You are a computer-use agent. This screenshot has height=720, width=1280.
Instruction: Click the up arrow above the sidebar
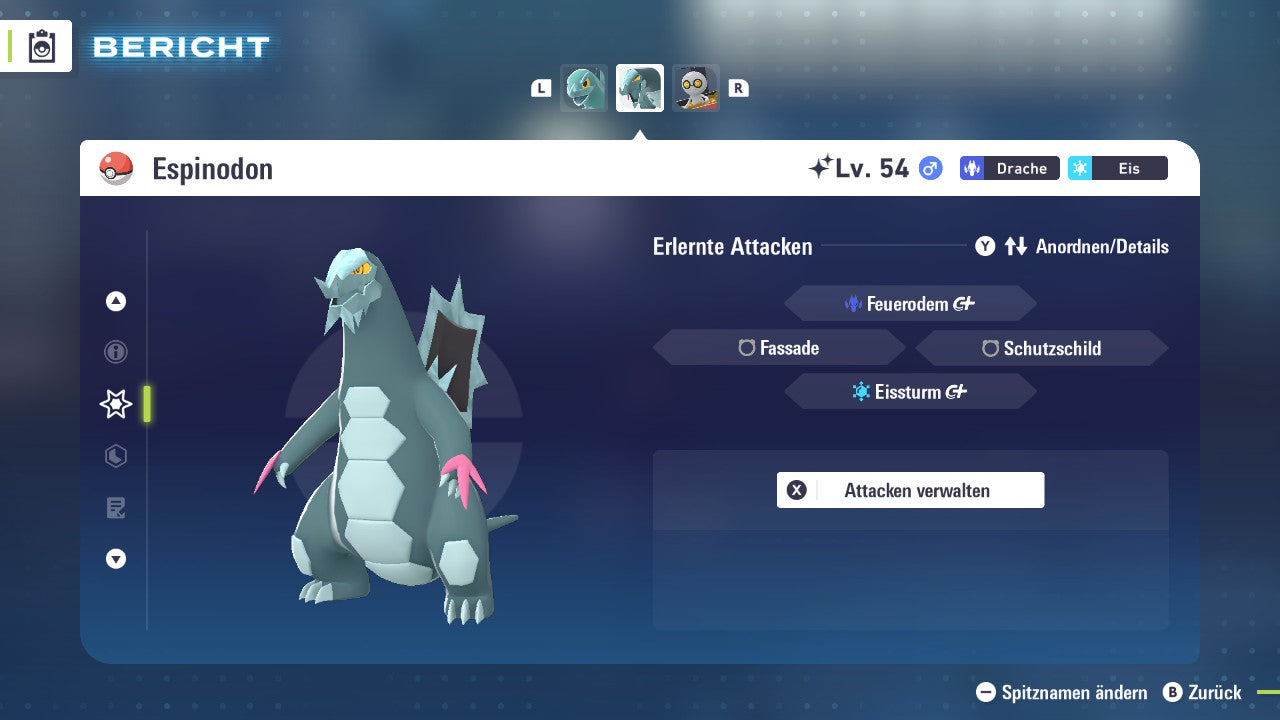tap(115, 301)
